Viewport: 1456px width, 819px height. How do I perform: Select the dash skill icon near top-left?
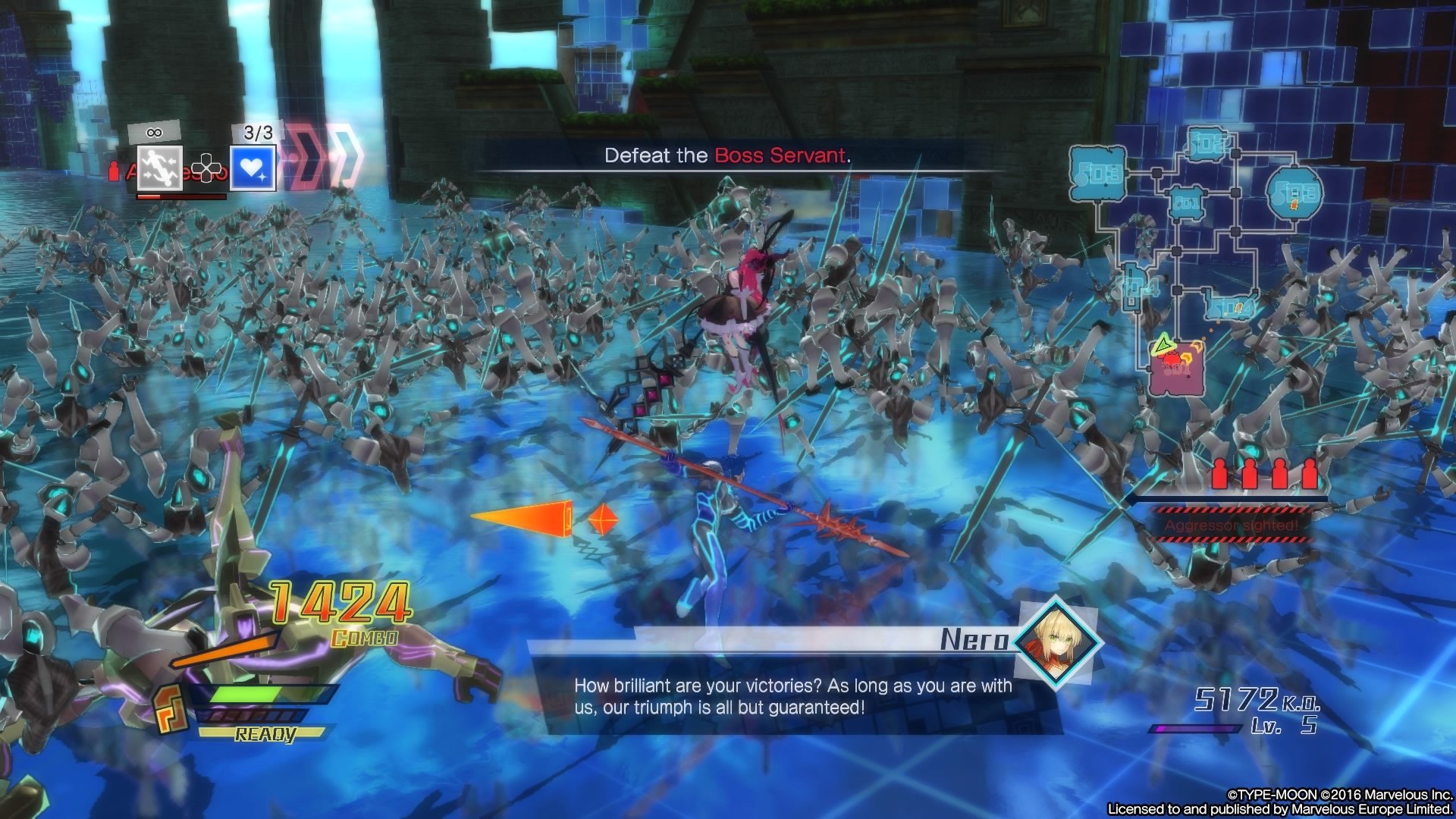click(x=160, y=169)
